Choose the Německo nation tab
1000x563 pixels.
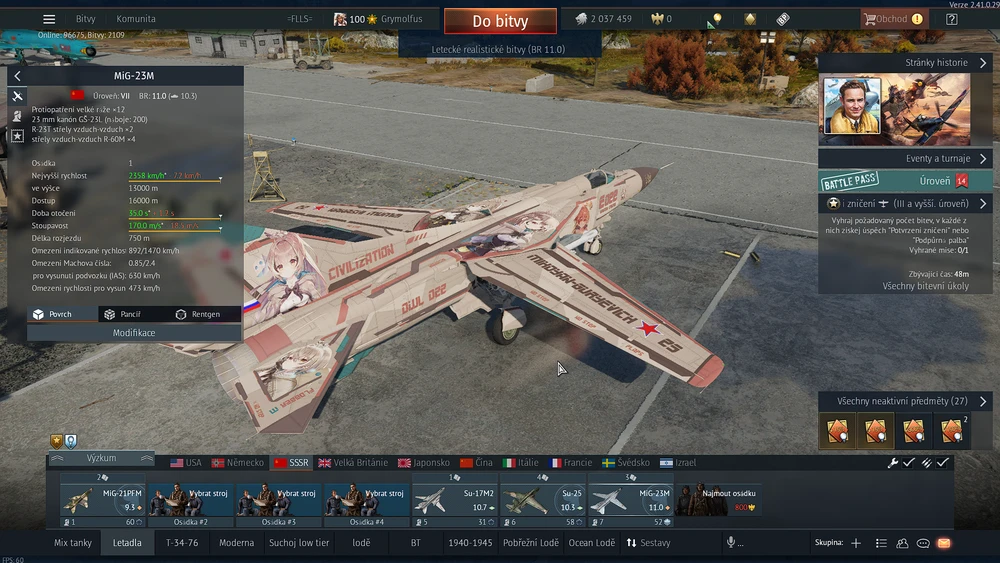pyautogui.click(x=238, y=463)
